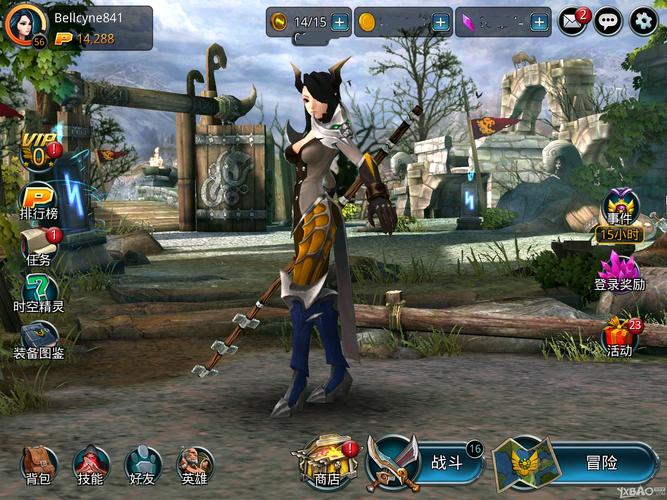The width and height of the screenshot is (667, 500).
Task: Open the 活动 activities gift box
Action: [x=620, y=335]
